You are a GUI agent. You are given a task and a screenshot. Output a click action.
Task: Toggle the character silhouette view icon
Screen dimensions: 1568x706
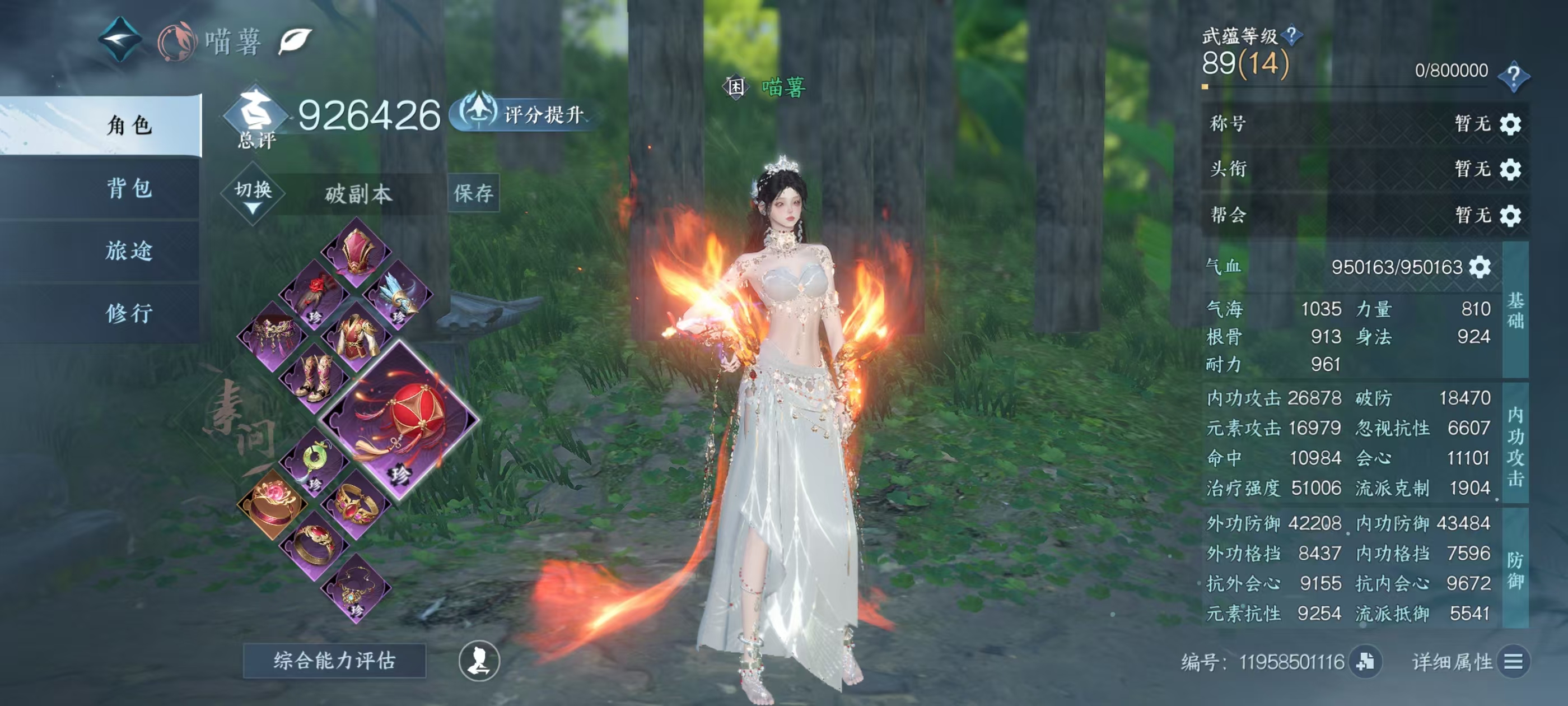pyautogui.click(x=479, y=661)
